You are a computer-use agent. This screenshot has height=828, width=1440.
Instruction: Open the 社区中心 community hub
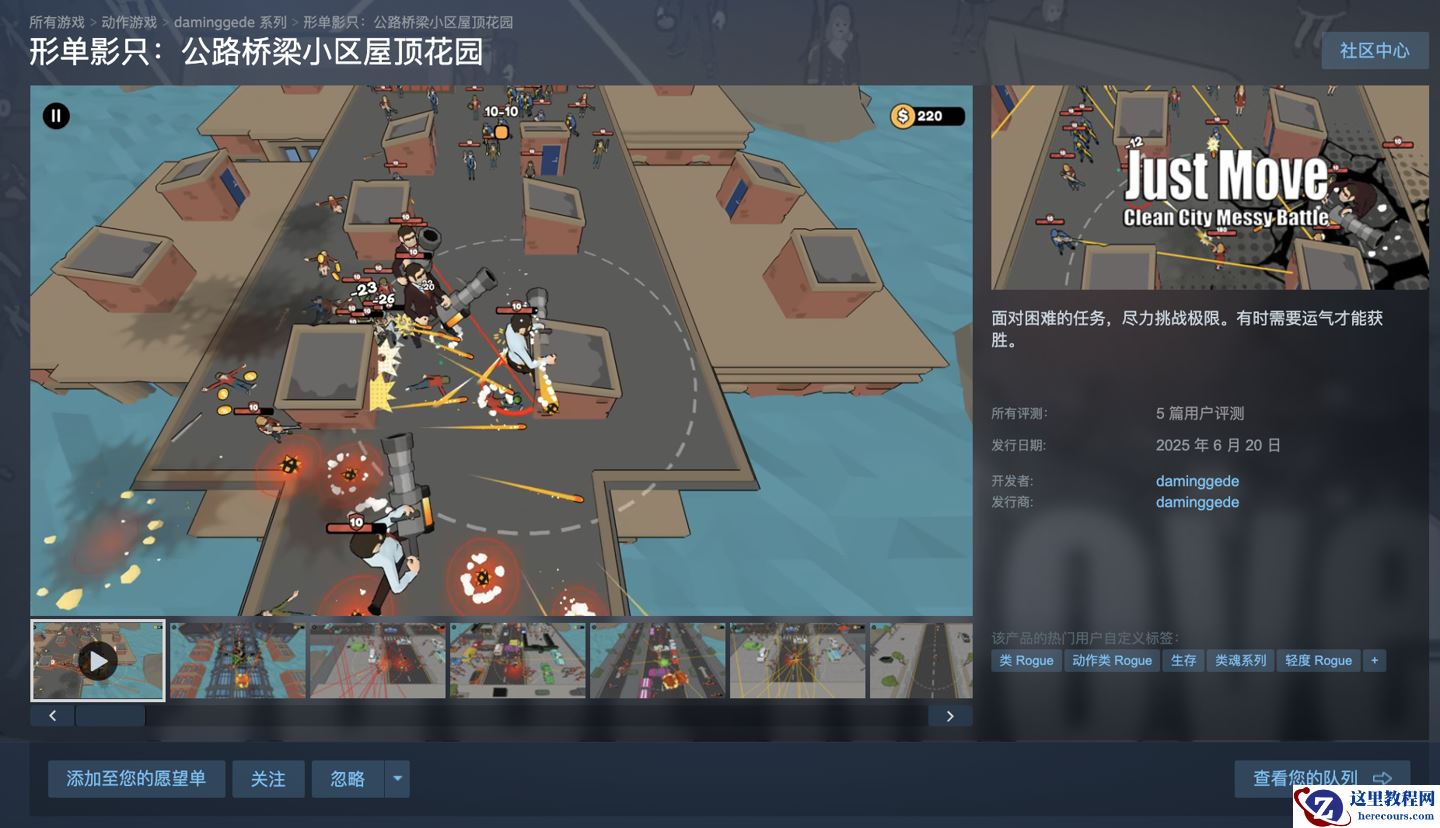pos(1374,51)
